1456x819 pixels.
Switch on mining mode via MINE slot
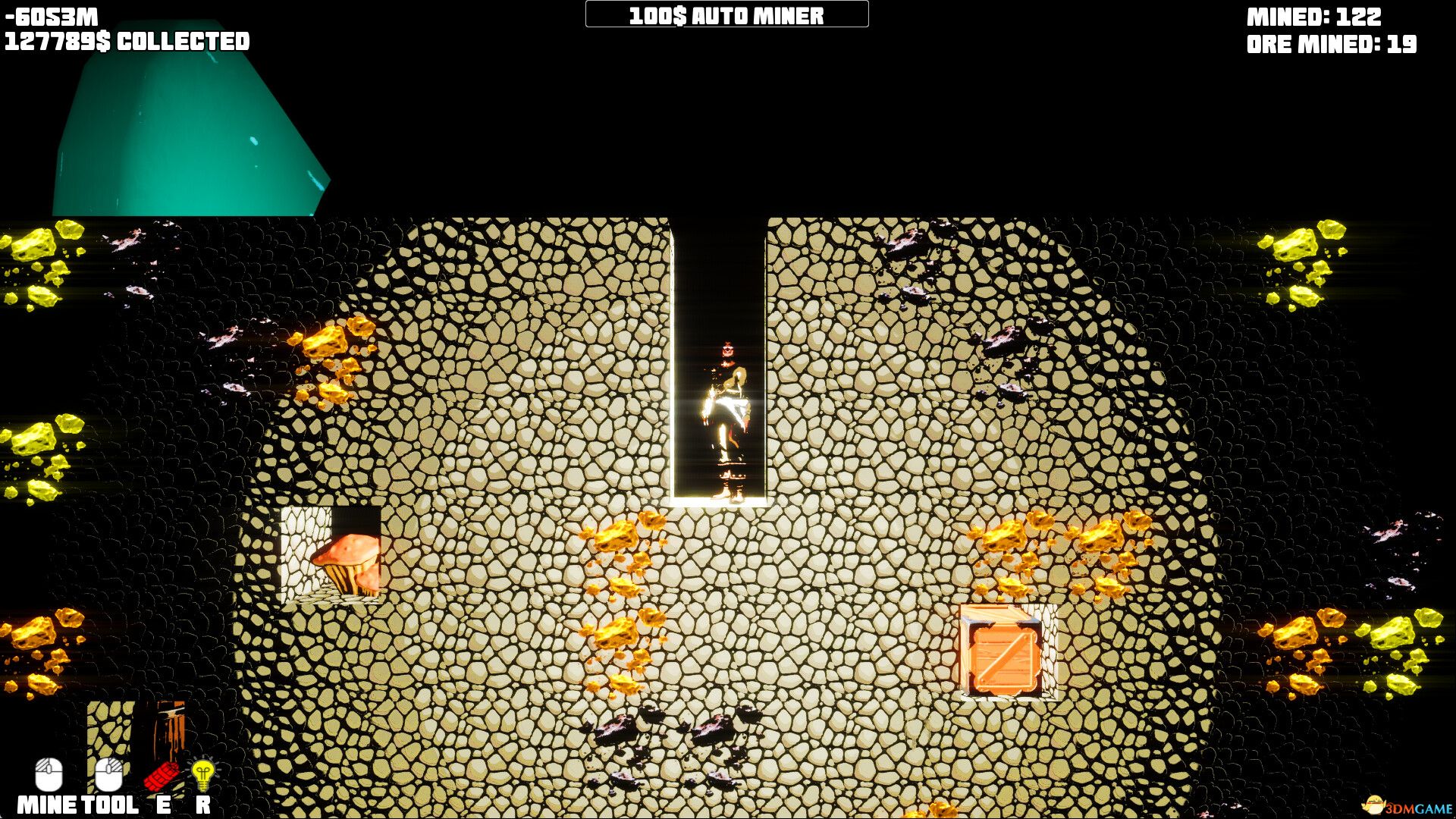47,776
